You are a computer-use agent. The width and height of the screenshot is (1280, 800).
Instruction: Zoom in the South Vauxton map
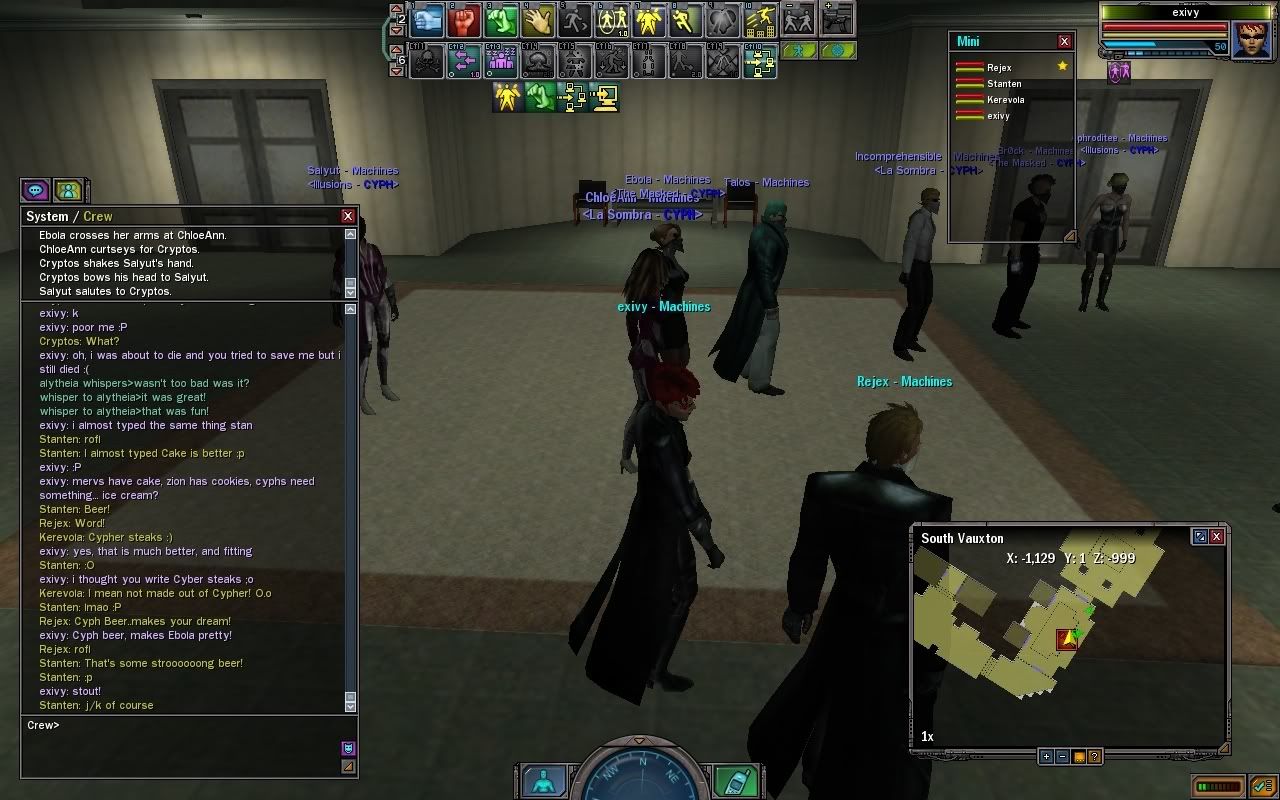coord(1046,757)
